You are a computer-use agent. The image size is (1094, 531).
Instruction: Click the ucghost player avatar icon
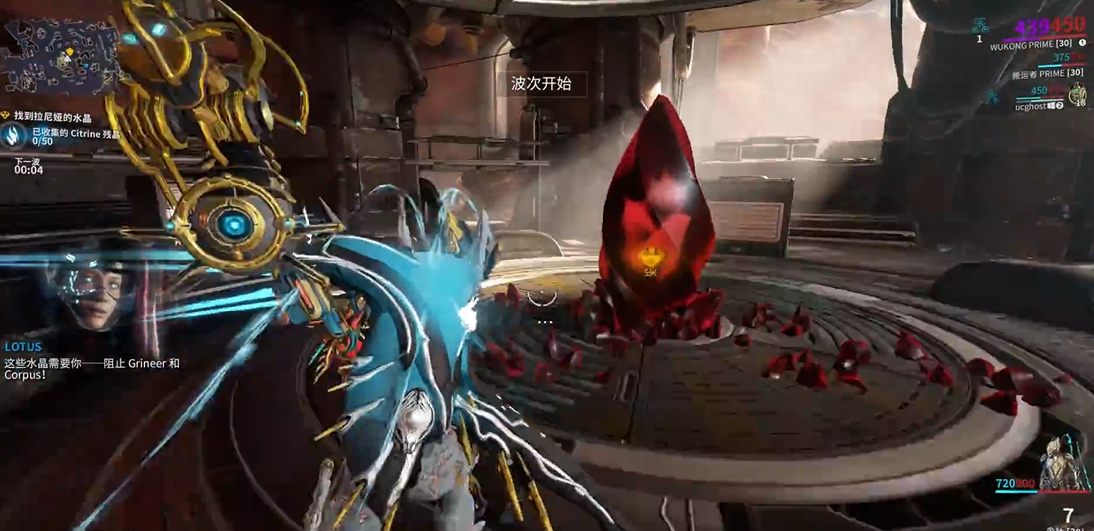[1078, 95]
